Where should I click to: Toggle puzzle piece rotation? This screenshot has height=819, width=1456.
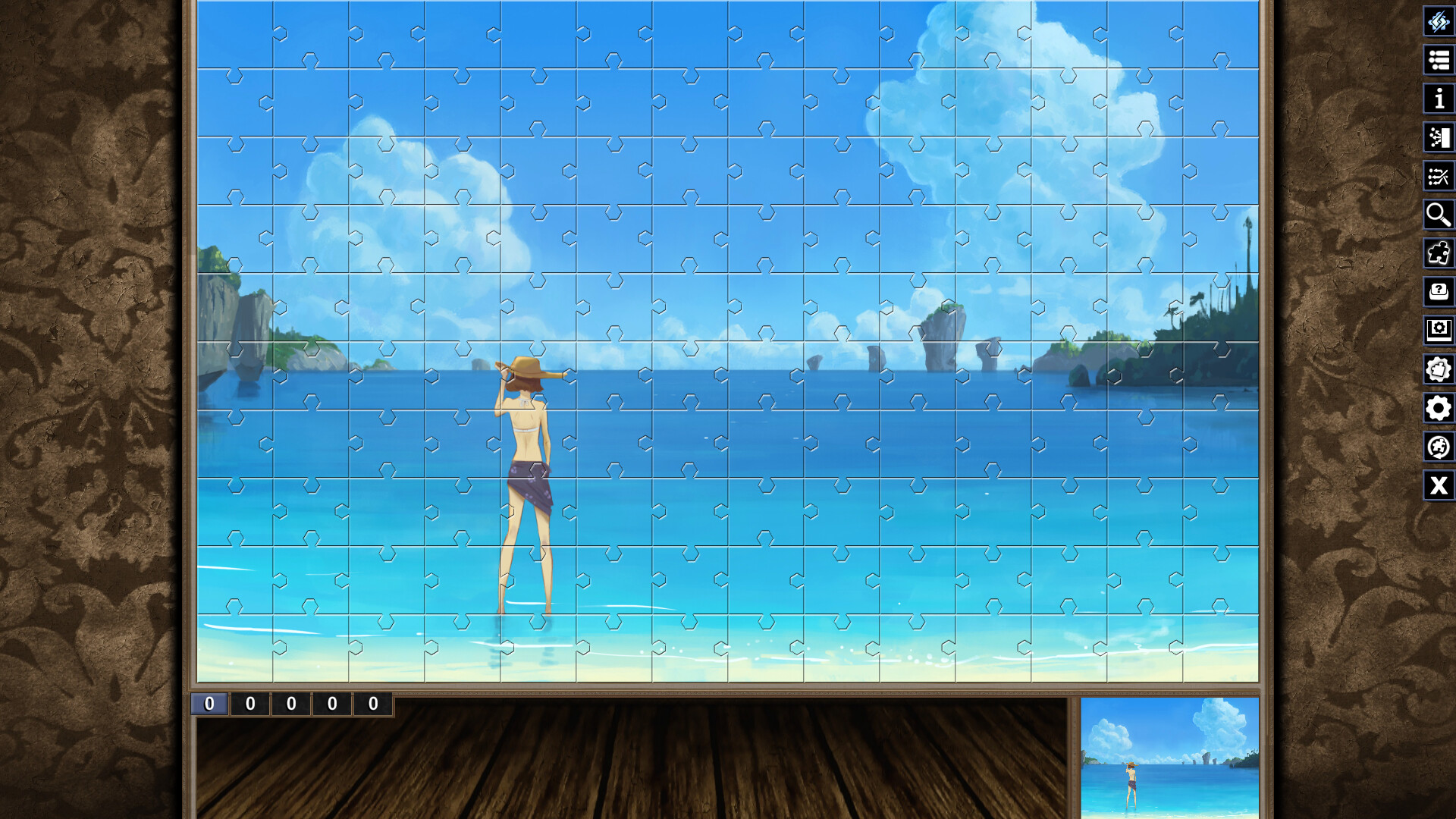tap(1439, 447)
